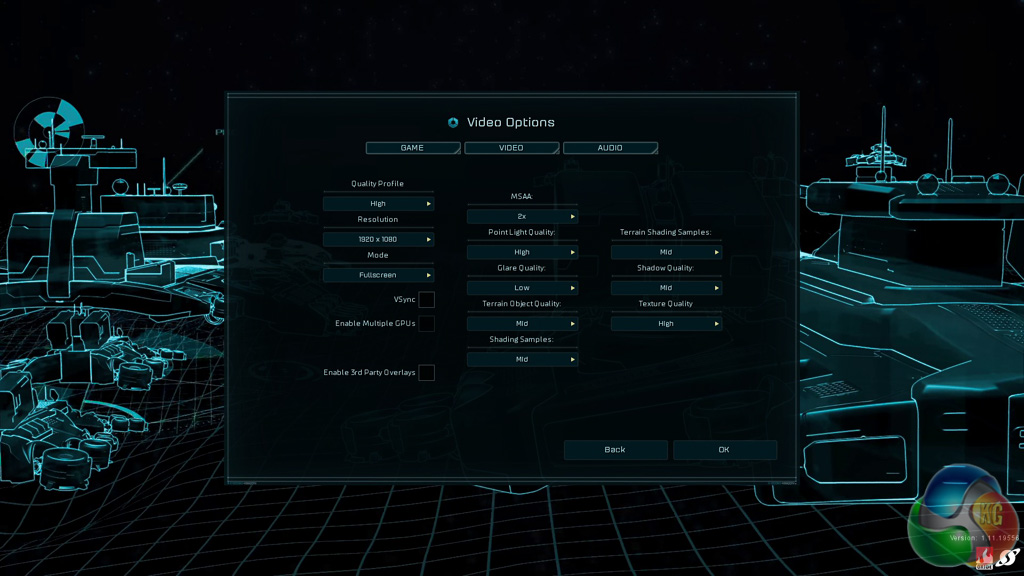Change Terrain Shading Samples dropdown
Screen dimensions: 1024x576
(666, 252)
